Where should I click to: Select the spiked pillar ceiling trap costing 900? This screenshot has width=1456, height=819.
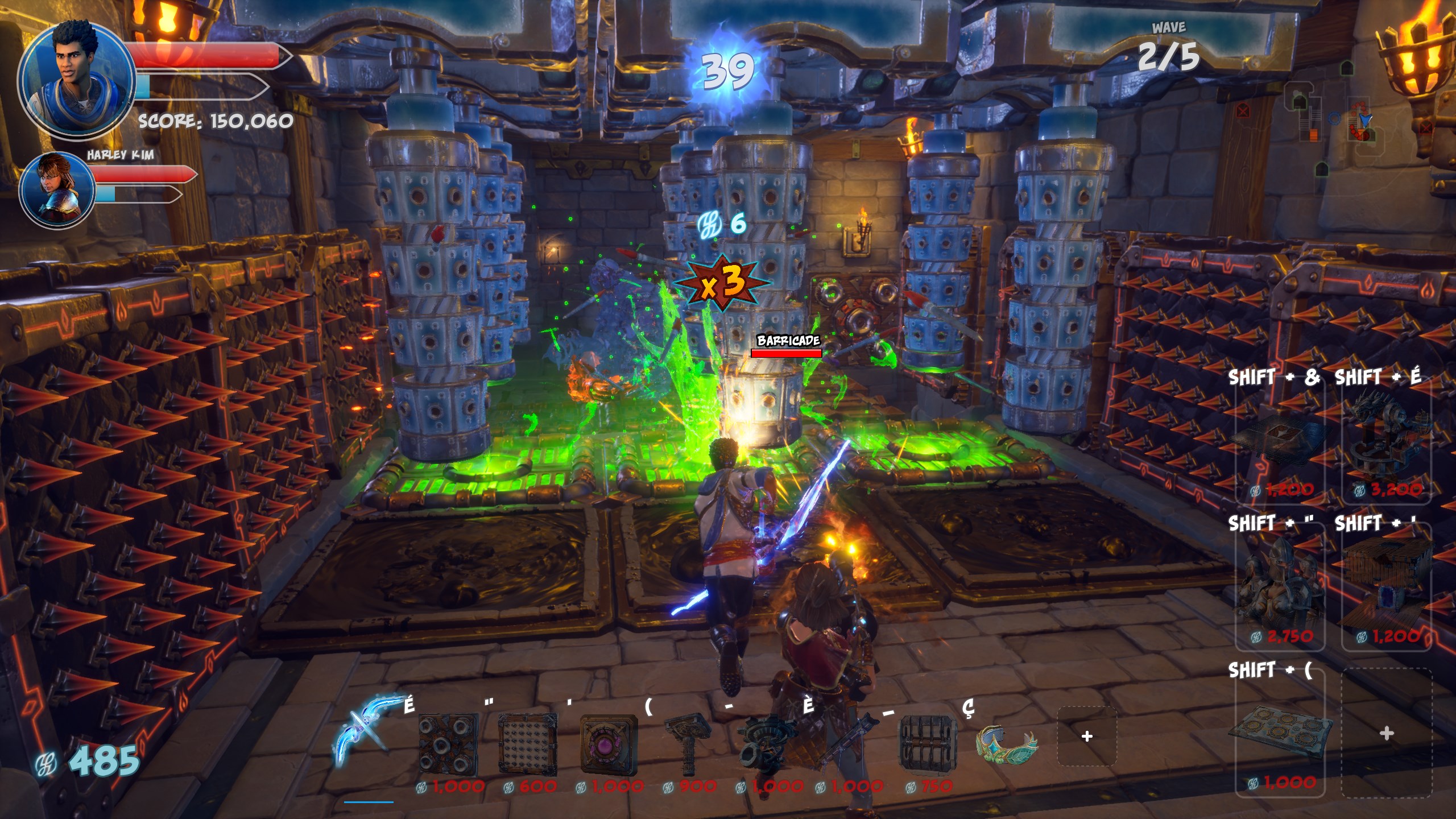tap(688, 744)
